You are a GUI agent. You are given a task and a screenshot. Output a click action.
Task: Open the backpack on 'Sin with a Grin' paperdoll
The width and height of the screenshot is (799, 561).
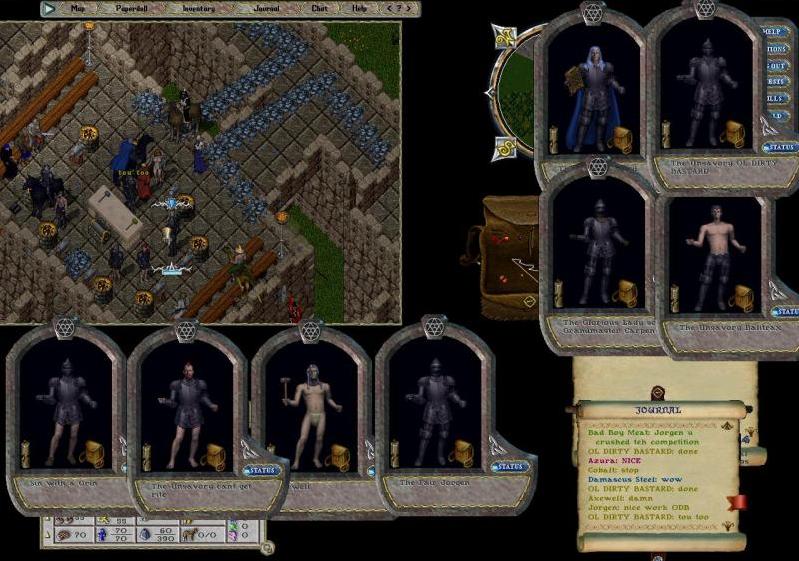pyautogui.click(x=92, y=455)
